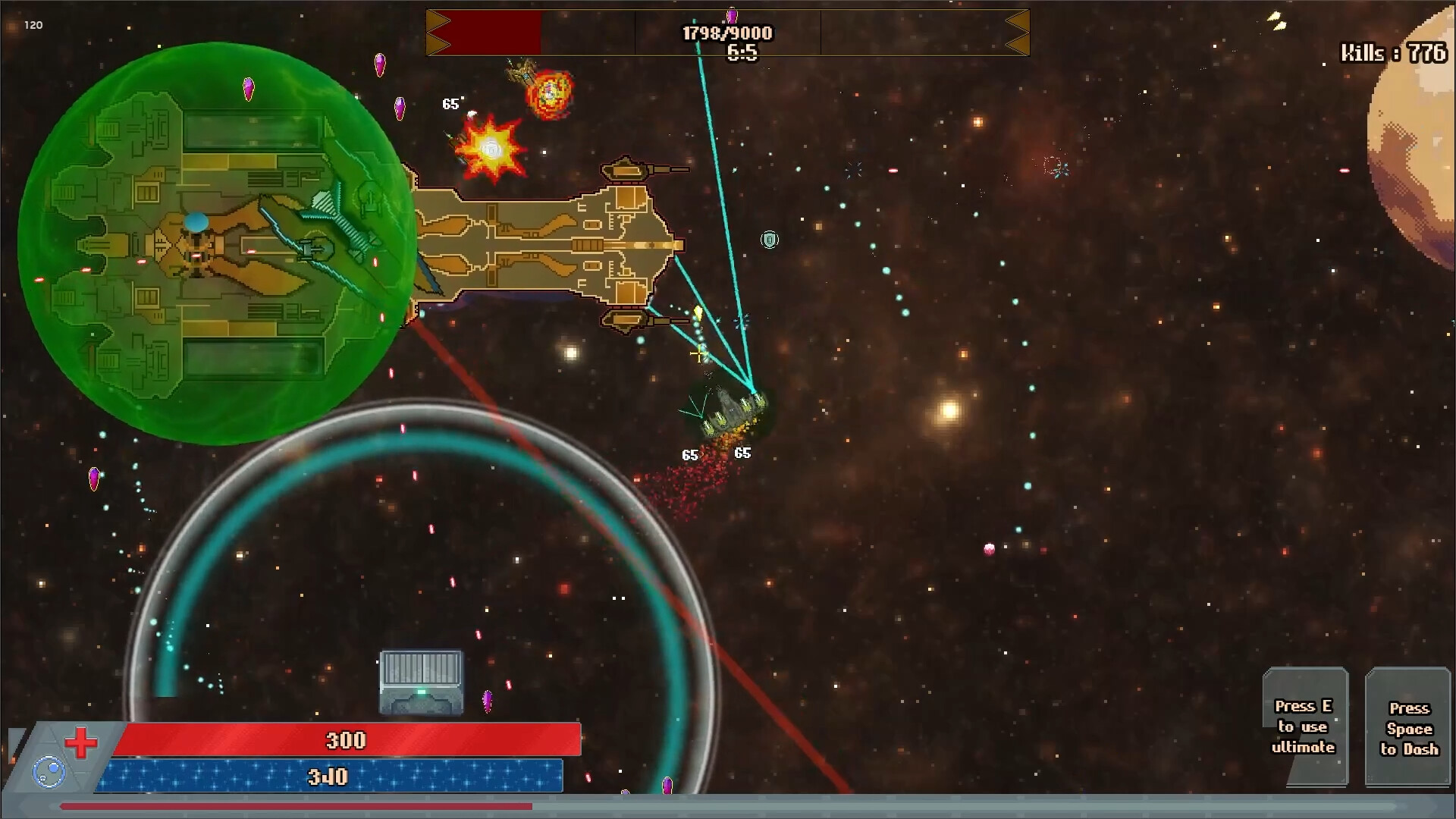Click the shield pickup floating in space
This screenshot has width=1456, height=819.
[769, 240]
